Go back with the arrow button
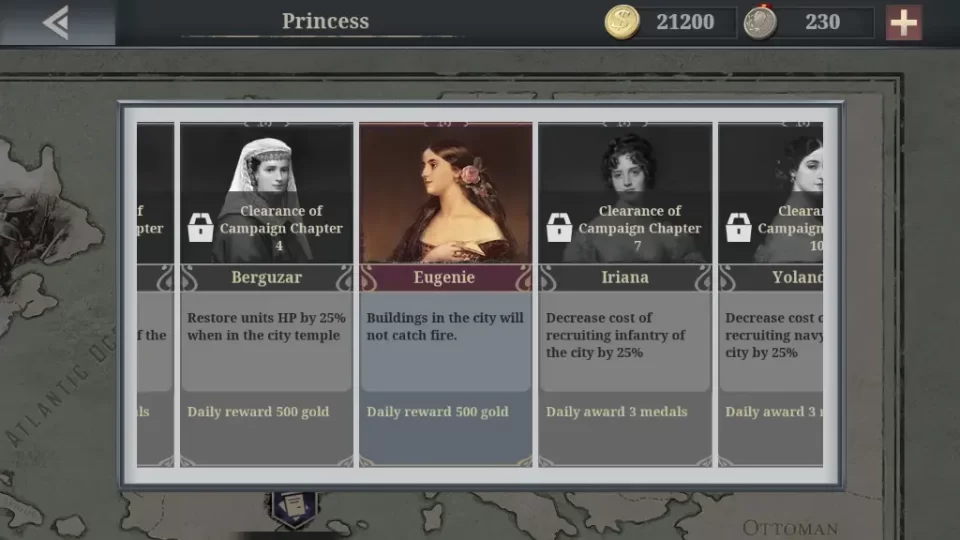This screenshot has width=960, height=540. click(x=56, y=22)
